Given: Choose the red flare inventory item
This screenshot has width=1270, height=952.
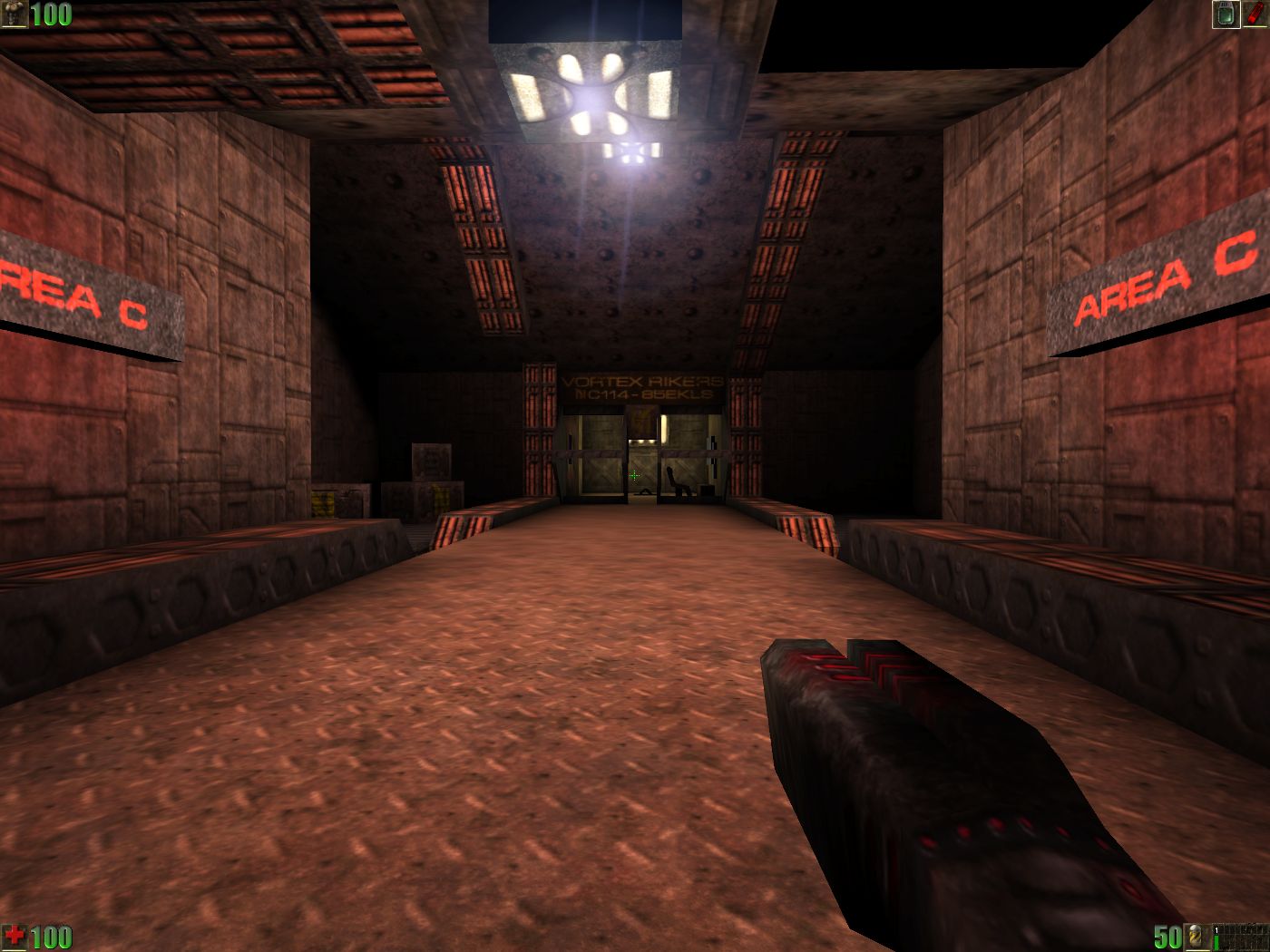Looking at the screenshot, I should [1255, 14].
